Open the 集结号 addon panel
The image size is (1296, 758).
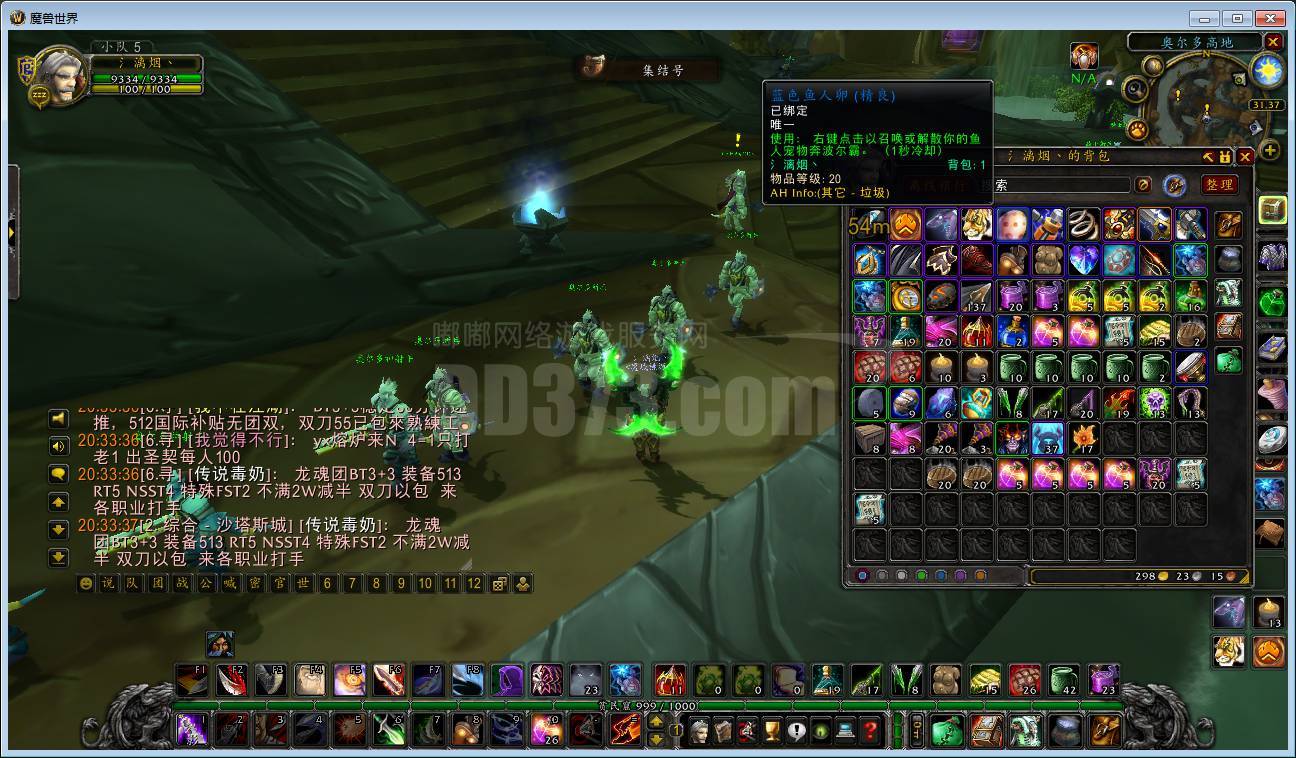coord(650,69)
